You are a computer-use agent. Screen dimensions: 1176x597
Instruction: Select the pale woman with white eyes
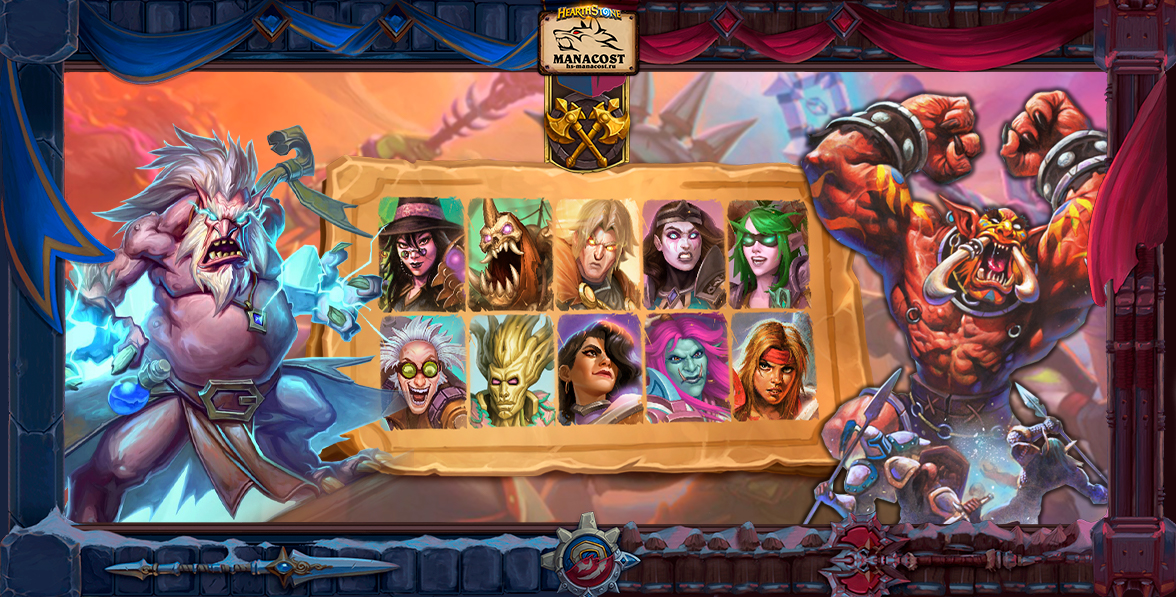click(684, 254)
